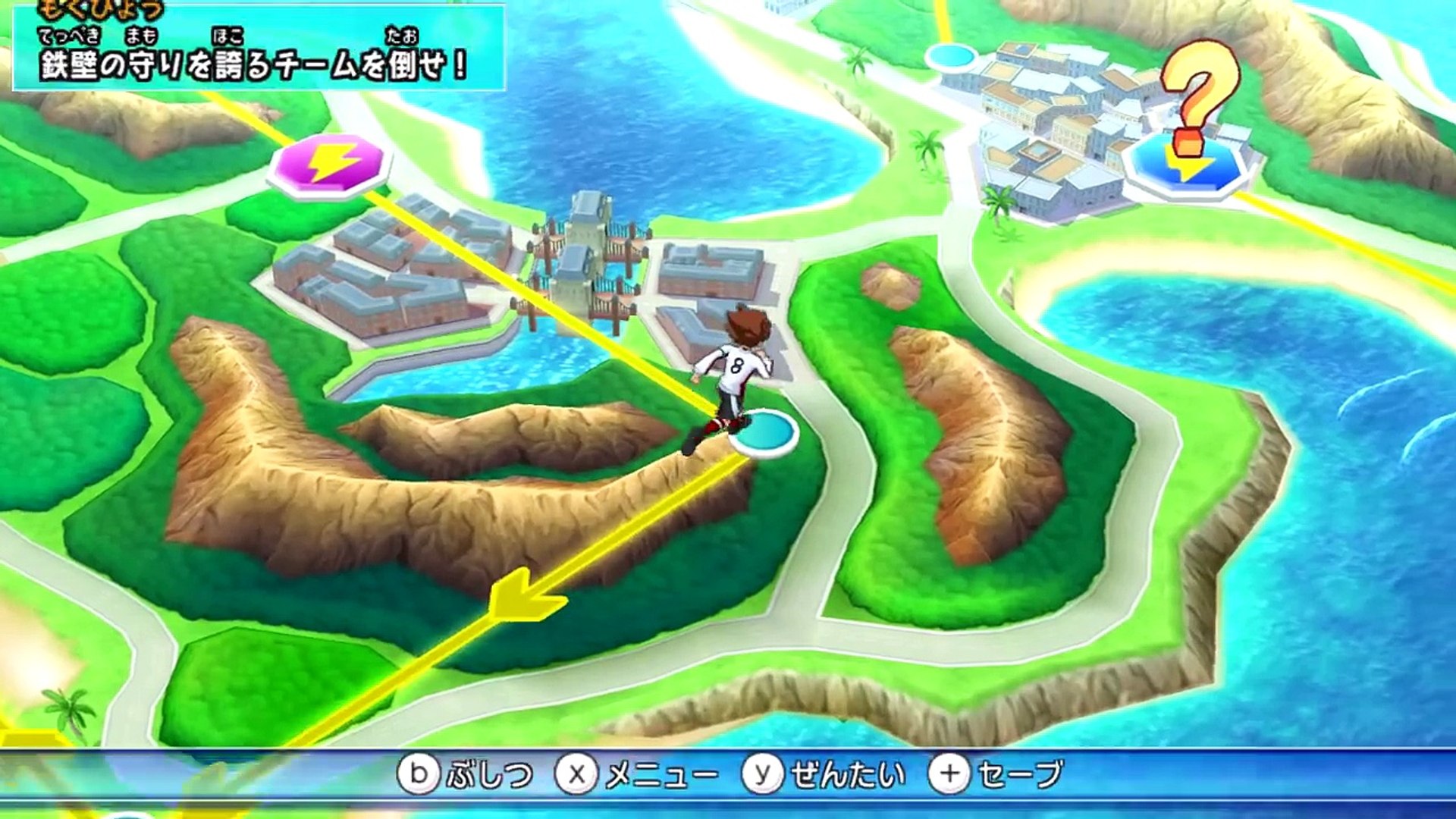Click the yellow direction arrow on the path

pos(526,595)
